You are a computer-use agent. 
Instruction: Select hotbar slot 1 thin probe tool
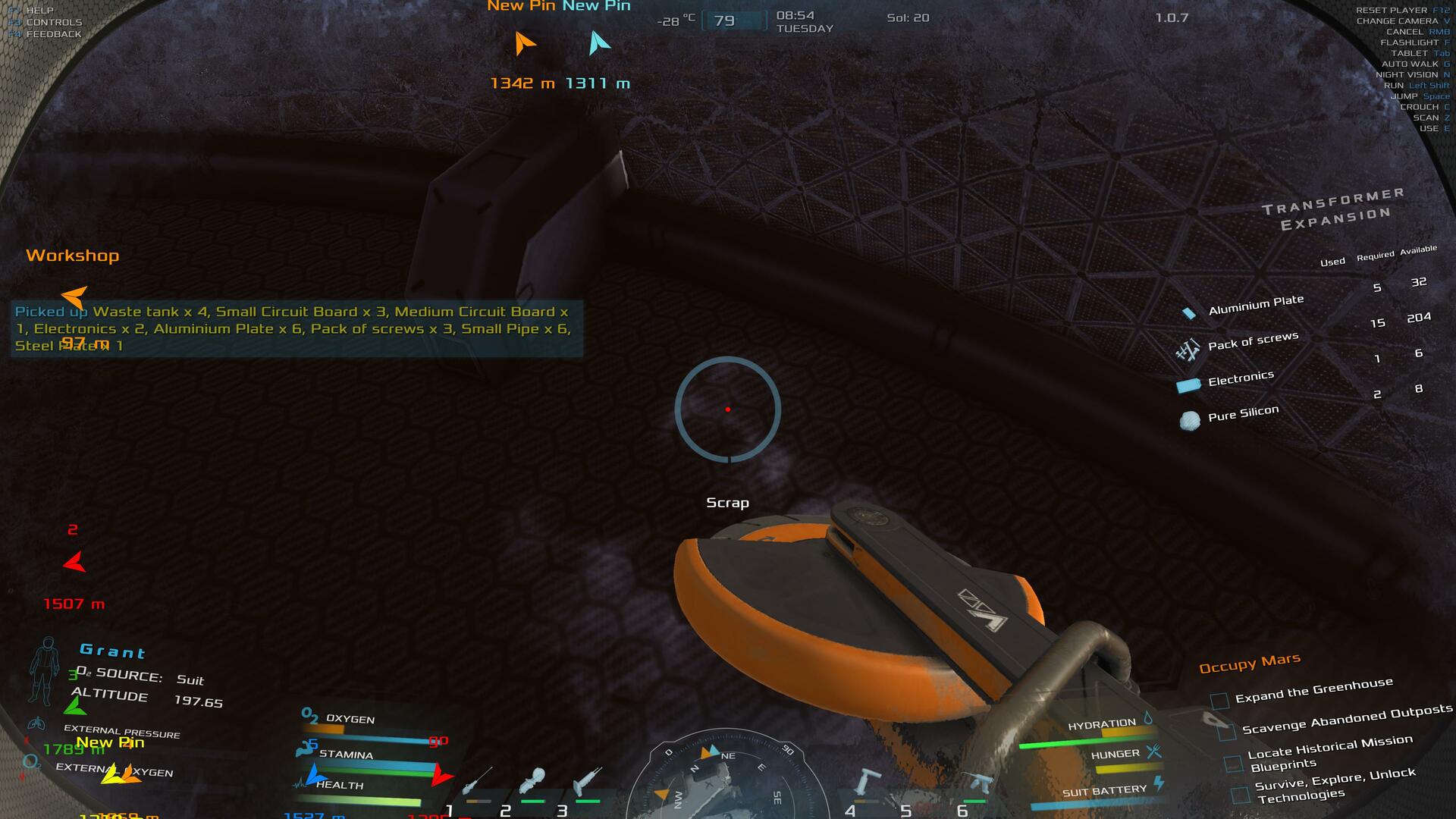477,780
